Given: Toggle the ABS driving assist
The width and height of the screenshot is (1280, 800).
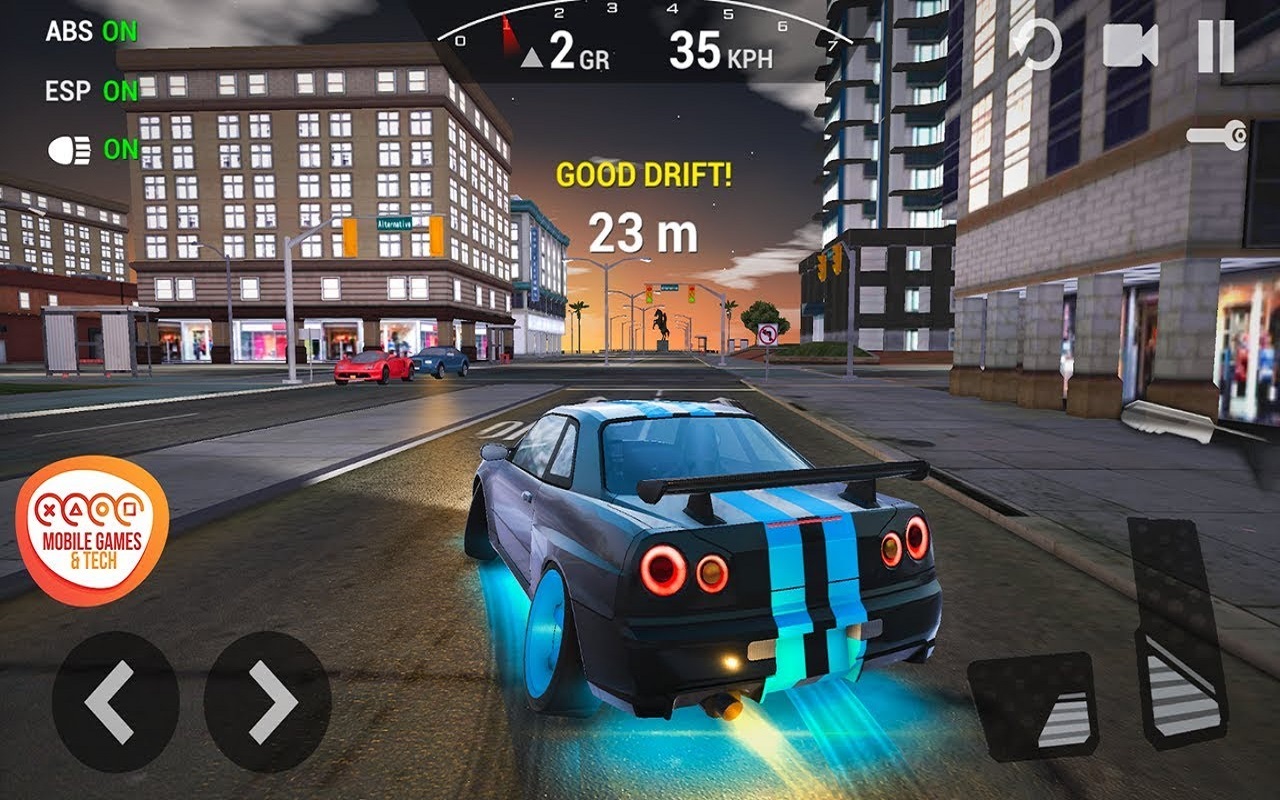Looking at the screenshot, I should (91, 31).
